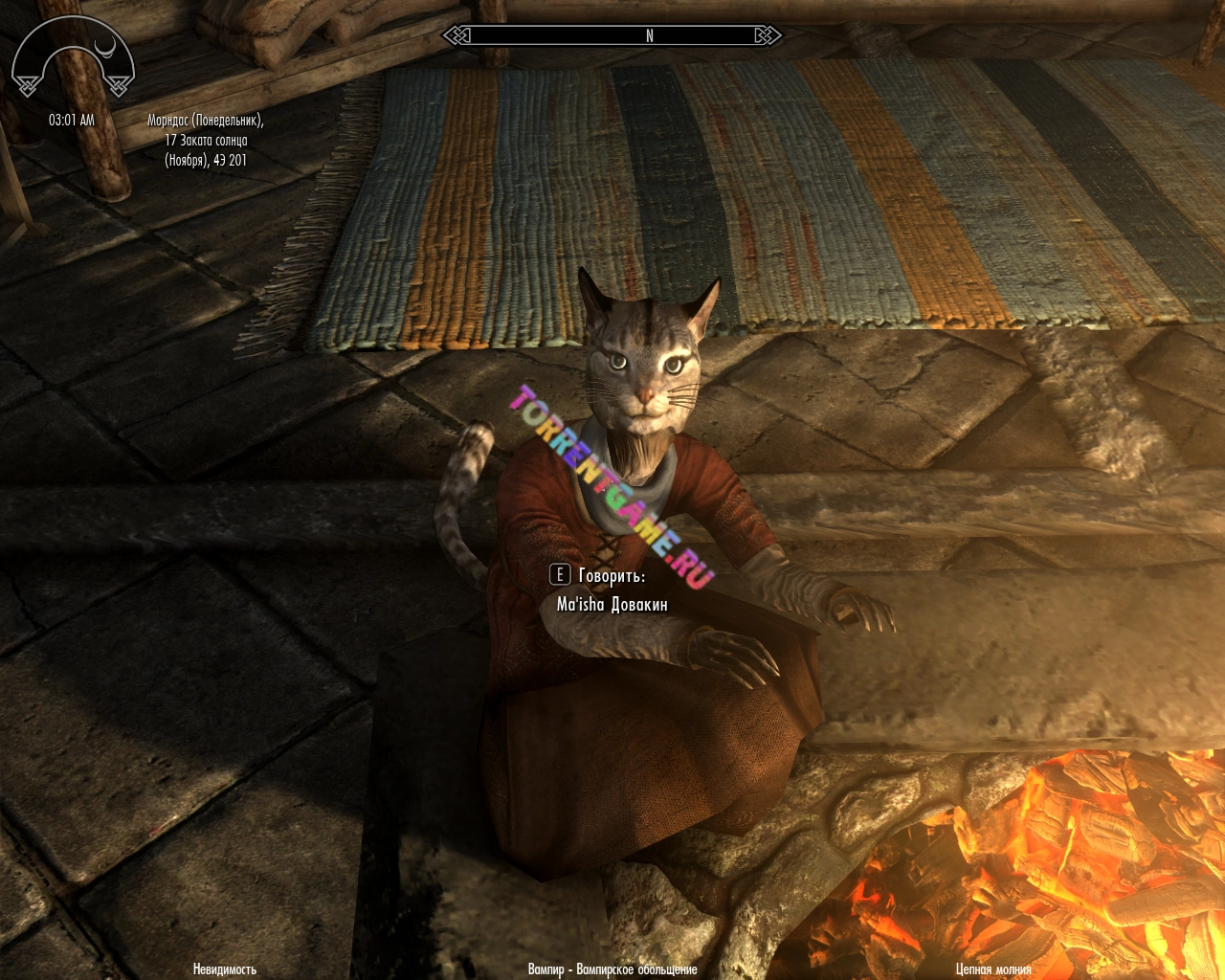This screenshot has height=980, width=1225.
Task: Click the compass bar showing north
Action: pyautogui.click(x=612, y=36)
